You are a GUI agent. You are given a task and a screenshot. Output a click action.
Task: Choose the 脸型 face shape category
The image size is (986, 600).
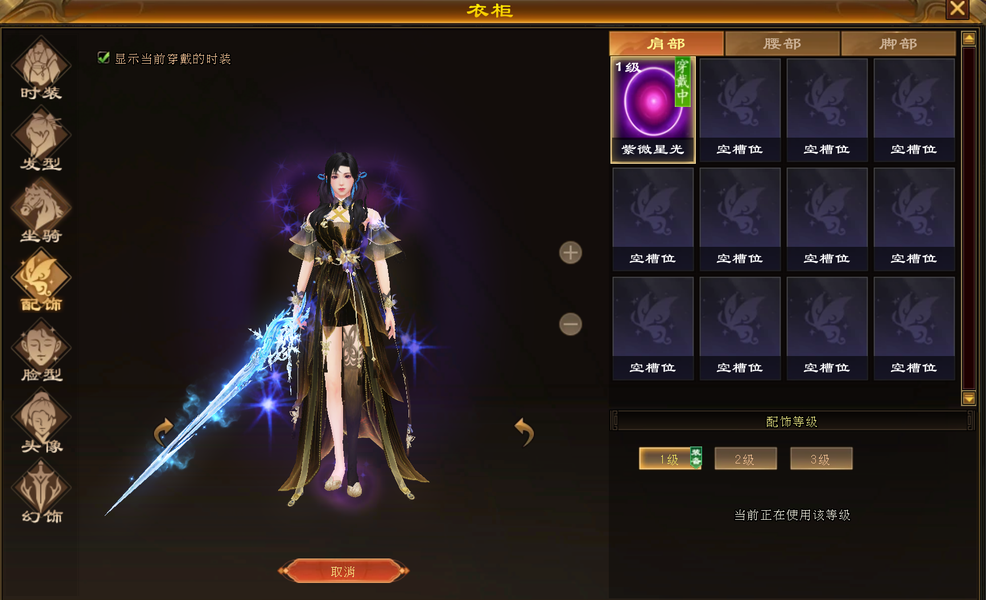point(41,351)
